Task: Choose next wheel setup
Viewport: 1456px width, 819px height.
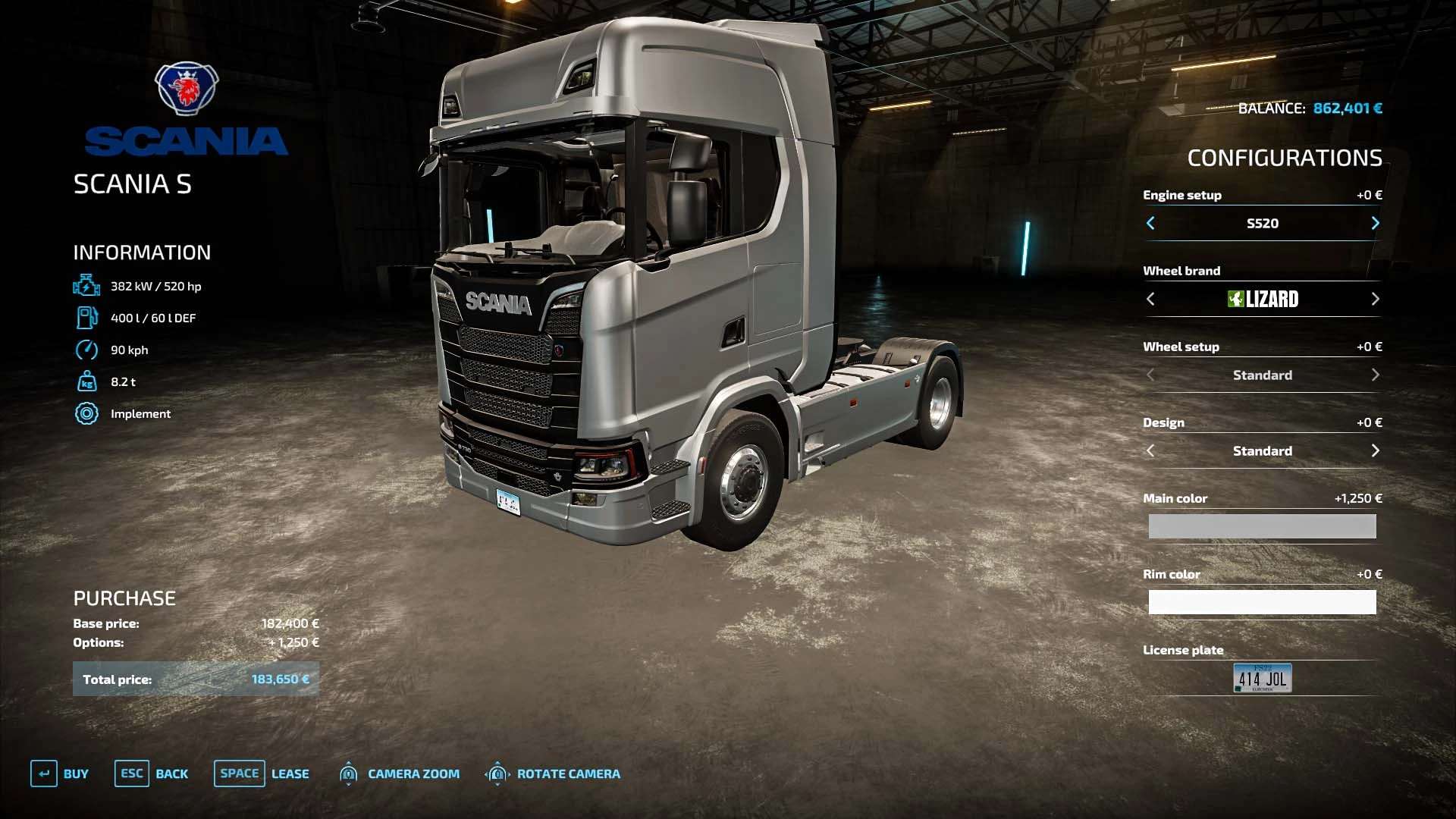Action: click(x=1375, y=375)
